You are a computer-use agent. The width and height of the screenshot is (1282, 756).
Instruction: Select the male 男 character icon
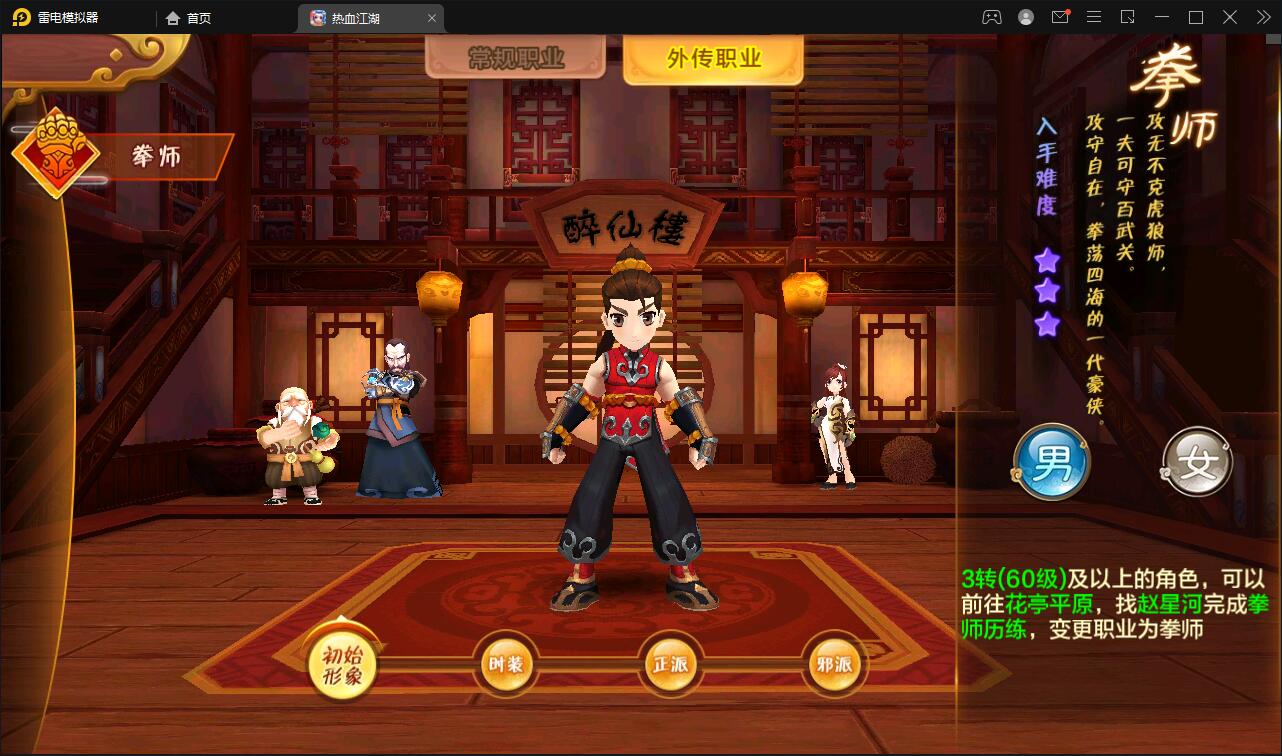pyautogui.click(x=1051, y=463)
